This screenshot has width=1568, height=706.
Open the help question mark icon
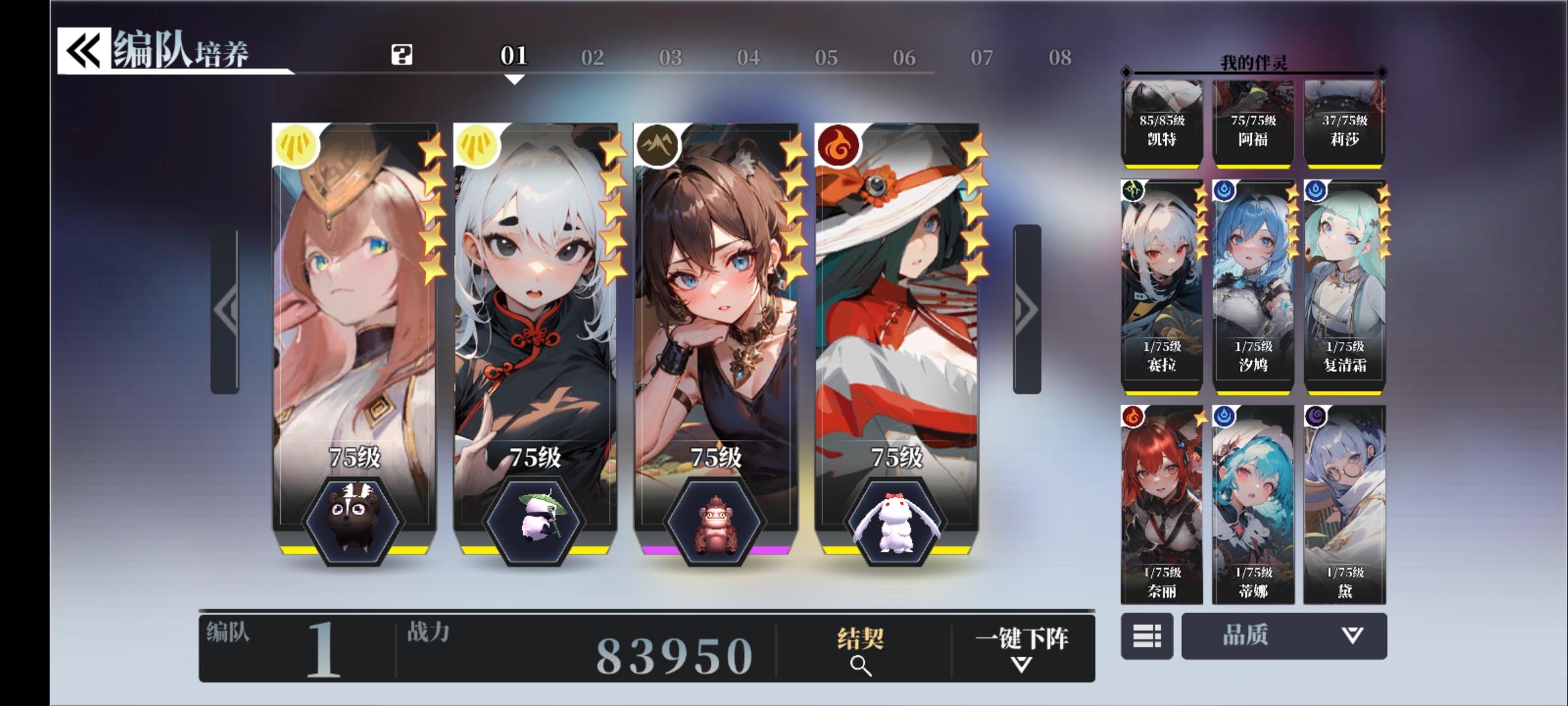tap(401, 55)
